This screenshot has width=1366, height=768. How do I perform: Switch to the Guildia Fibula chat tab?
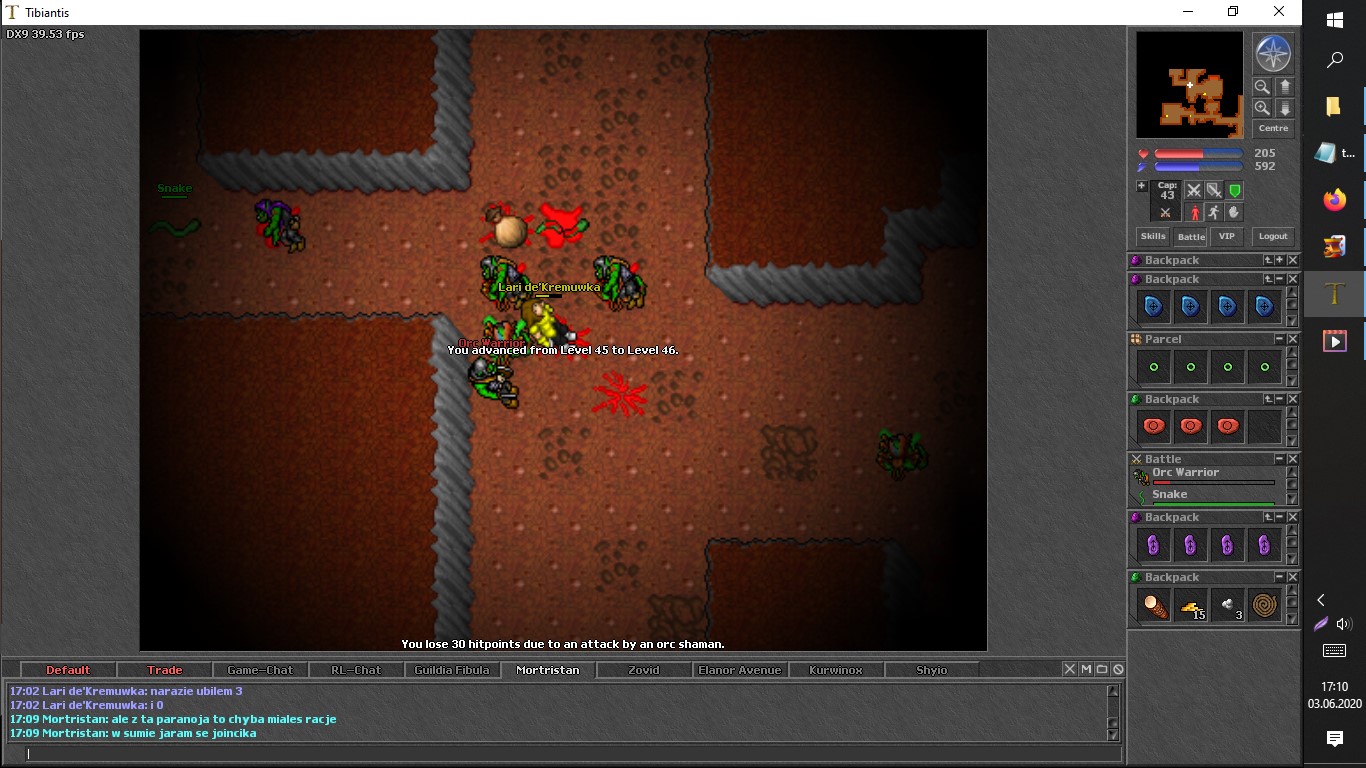(452, 670)
